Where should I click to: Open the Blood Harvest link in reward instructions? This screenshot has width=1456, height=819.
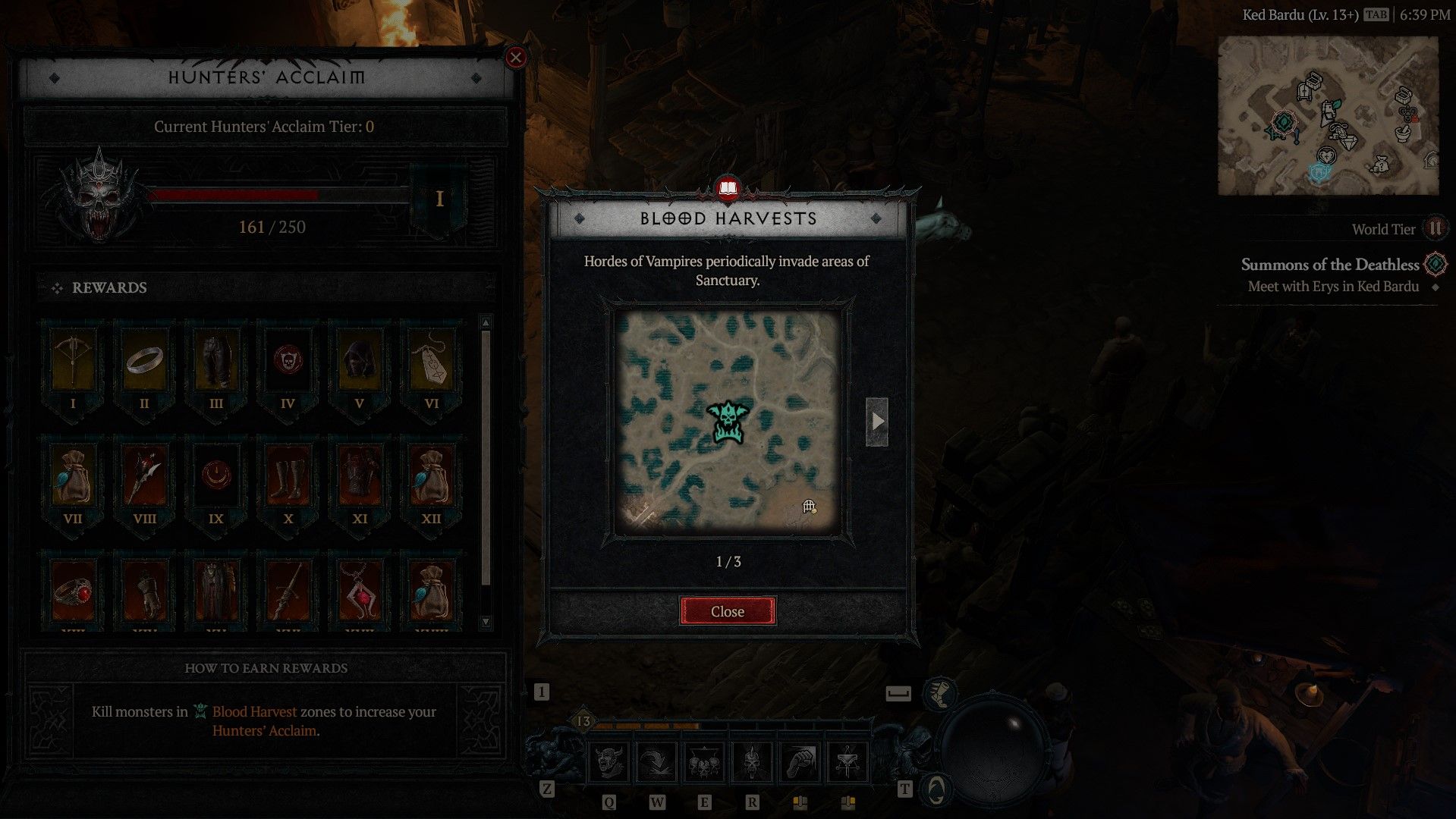coord(254,711)
